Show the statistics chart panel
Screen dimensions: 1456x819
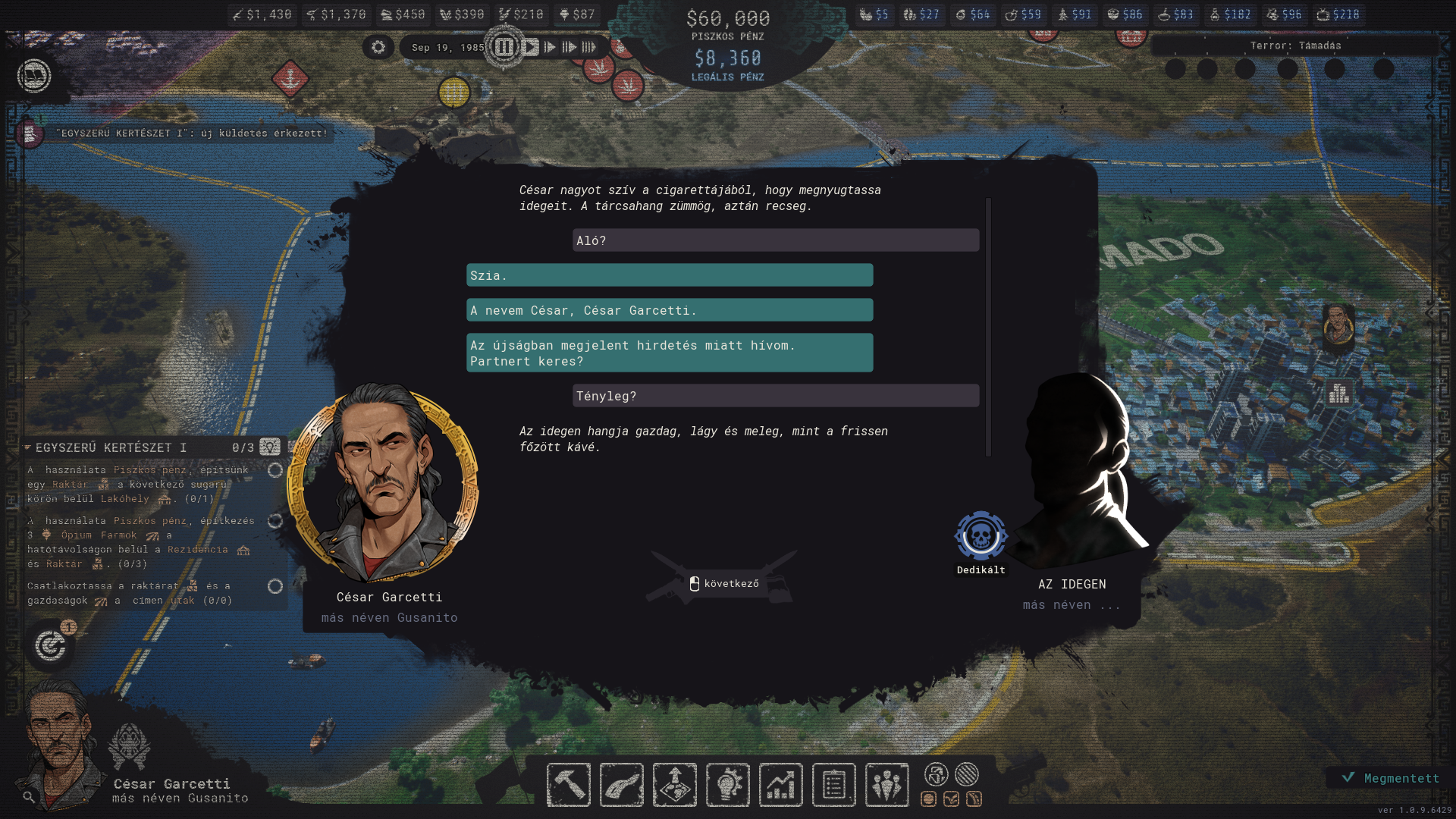[x=780, y=784]
